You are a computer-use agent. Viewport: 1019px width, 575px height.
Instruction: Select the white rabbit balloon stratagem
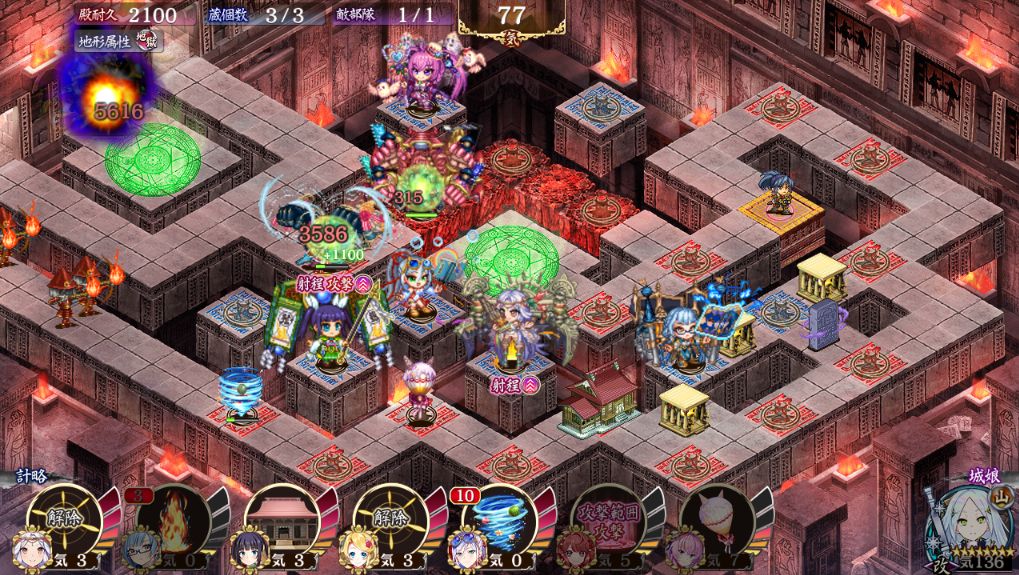click(716, 520)
